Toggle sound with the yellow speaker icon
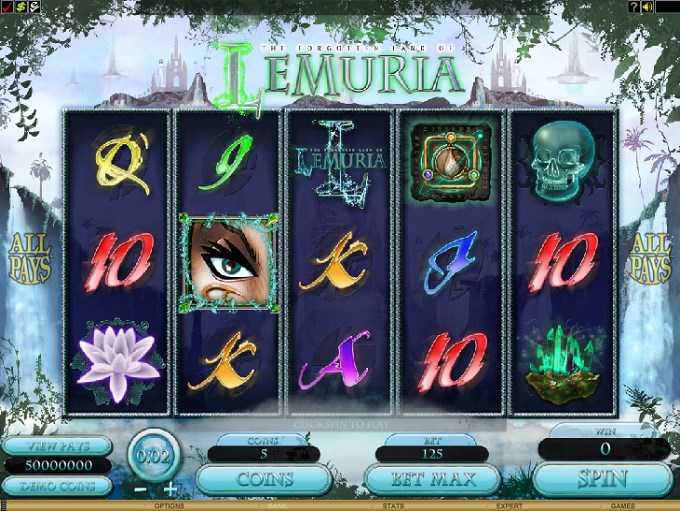This screenshot has width=680, height=511. pyautogui.click(x=648, y=7)
